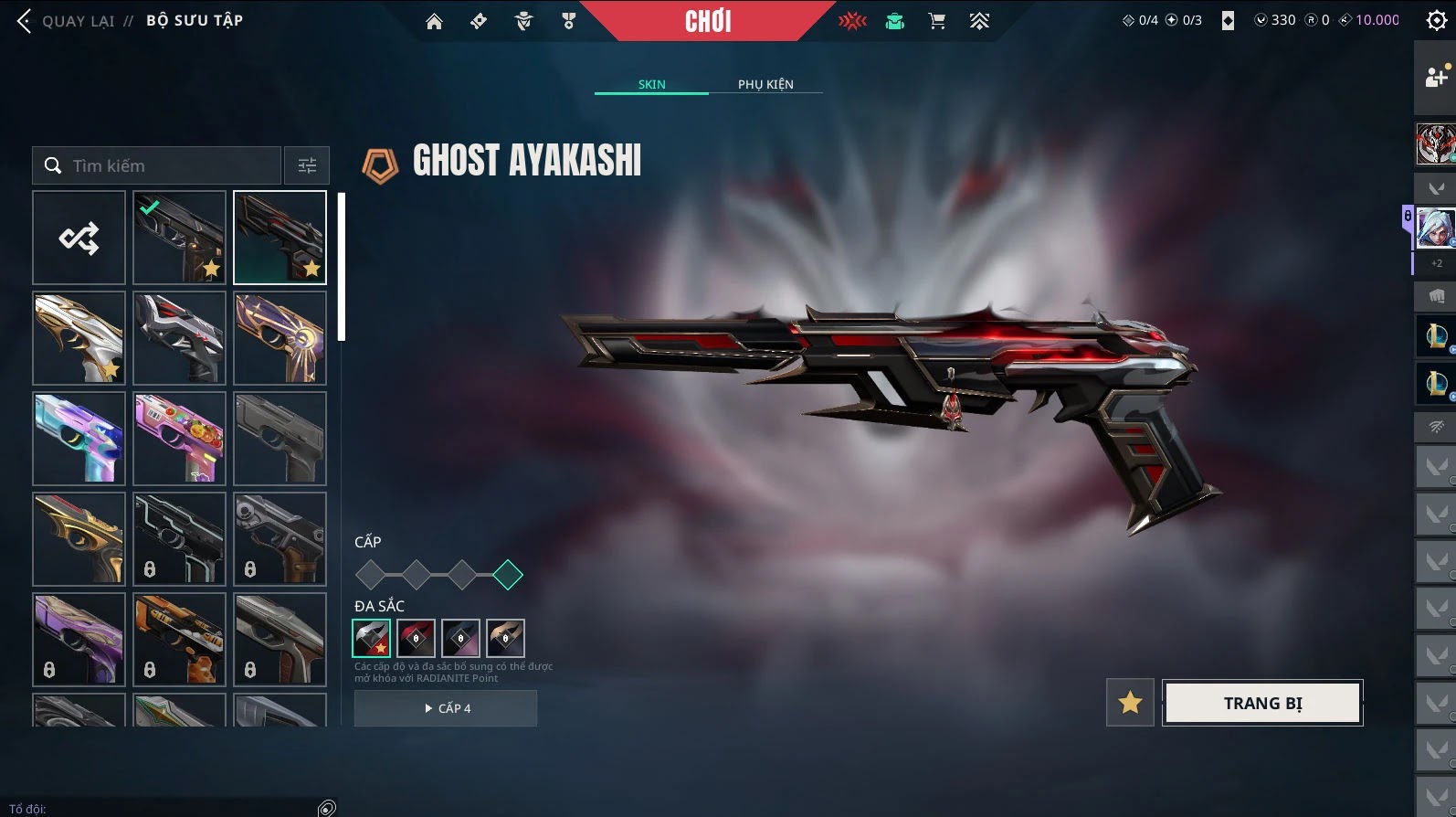Screen dimensions: 1456x817
Task: Select the pink fruit-themed Ghost skin
Action: pyautogui.click(x=179, y=439)
